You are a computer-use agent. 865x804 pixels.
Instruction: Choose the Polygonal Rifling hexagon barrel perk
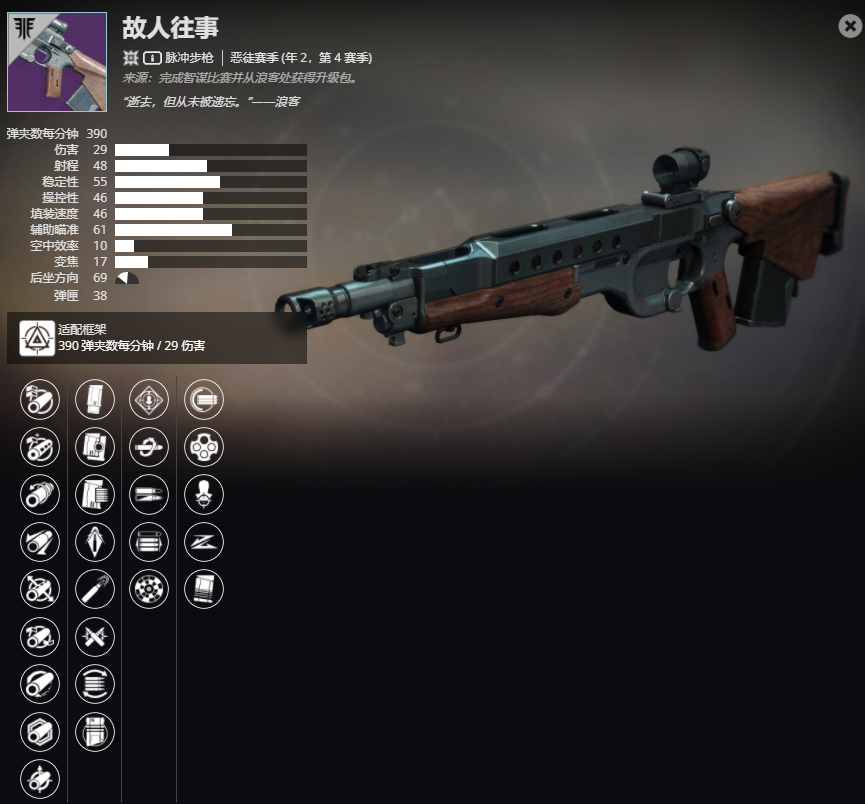[x=40, y=732]
